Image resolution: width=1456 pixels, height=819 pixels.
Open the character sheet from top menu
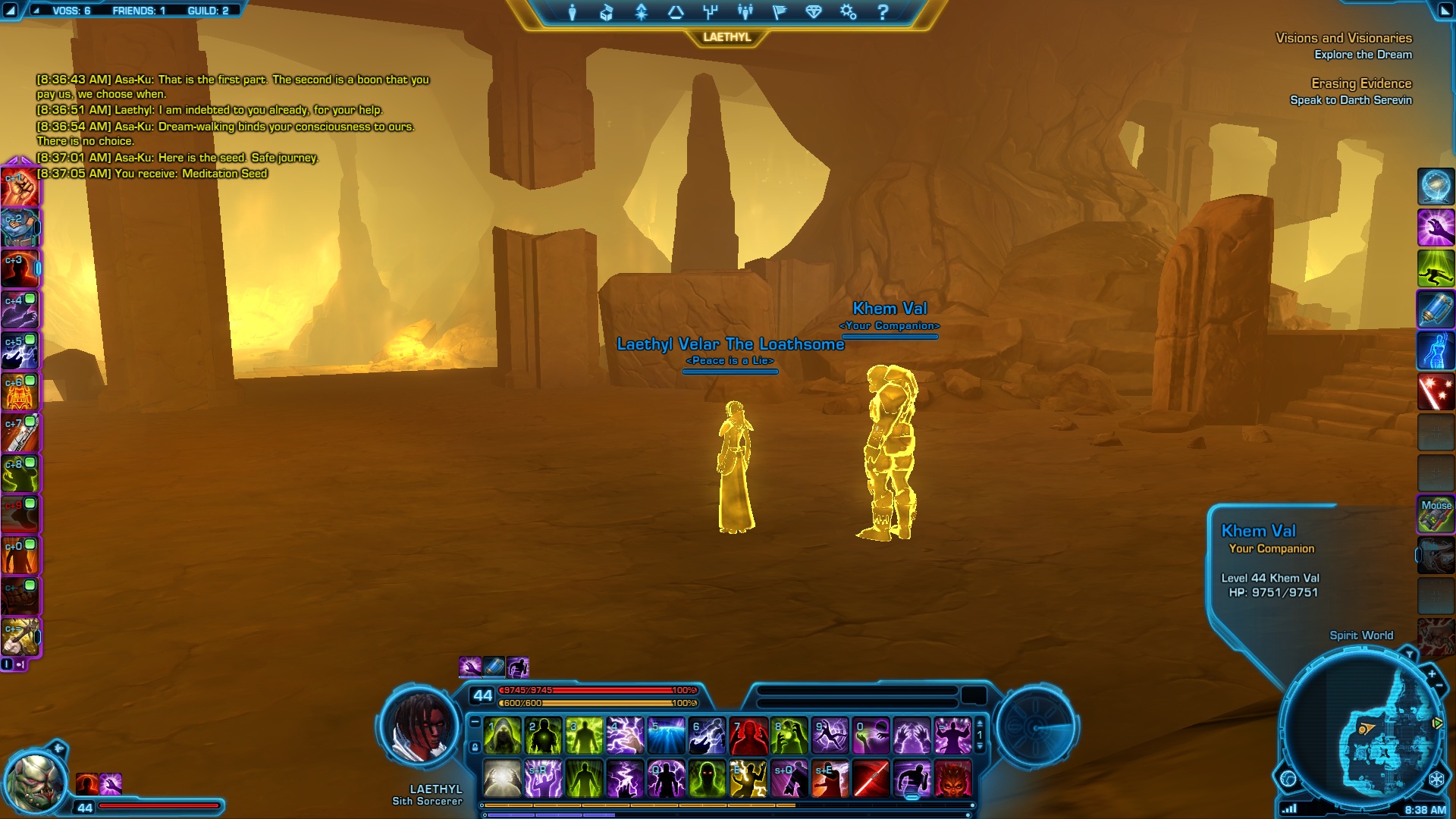573,12
